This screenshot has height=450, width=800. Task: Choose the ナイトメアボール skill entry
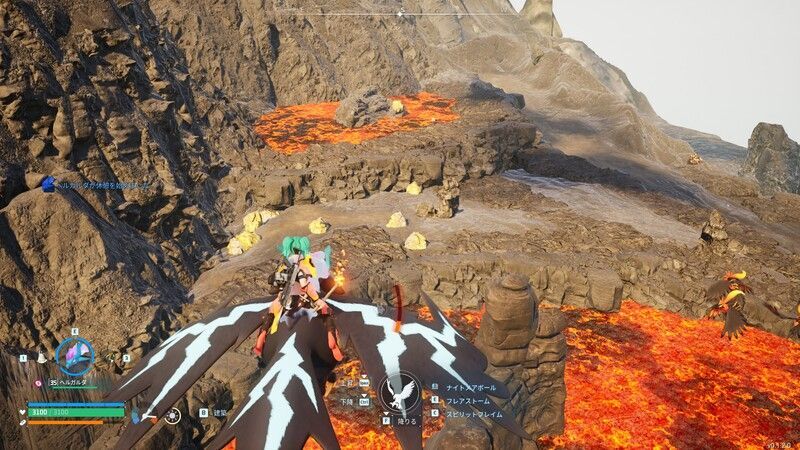point(470,386)
